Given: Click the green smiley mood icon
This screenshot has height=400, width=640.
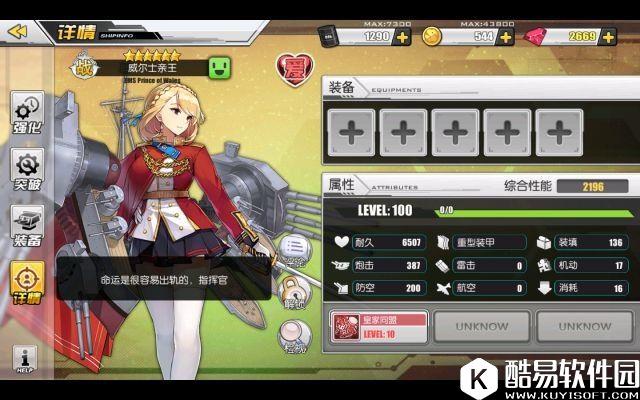Looking at the screenshot, I should (220, 67).
